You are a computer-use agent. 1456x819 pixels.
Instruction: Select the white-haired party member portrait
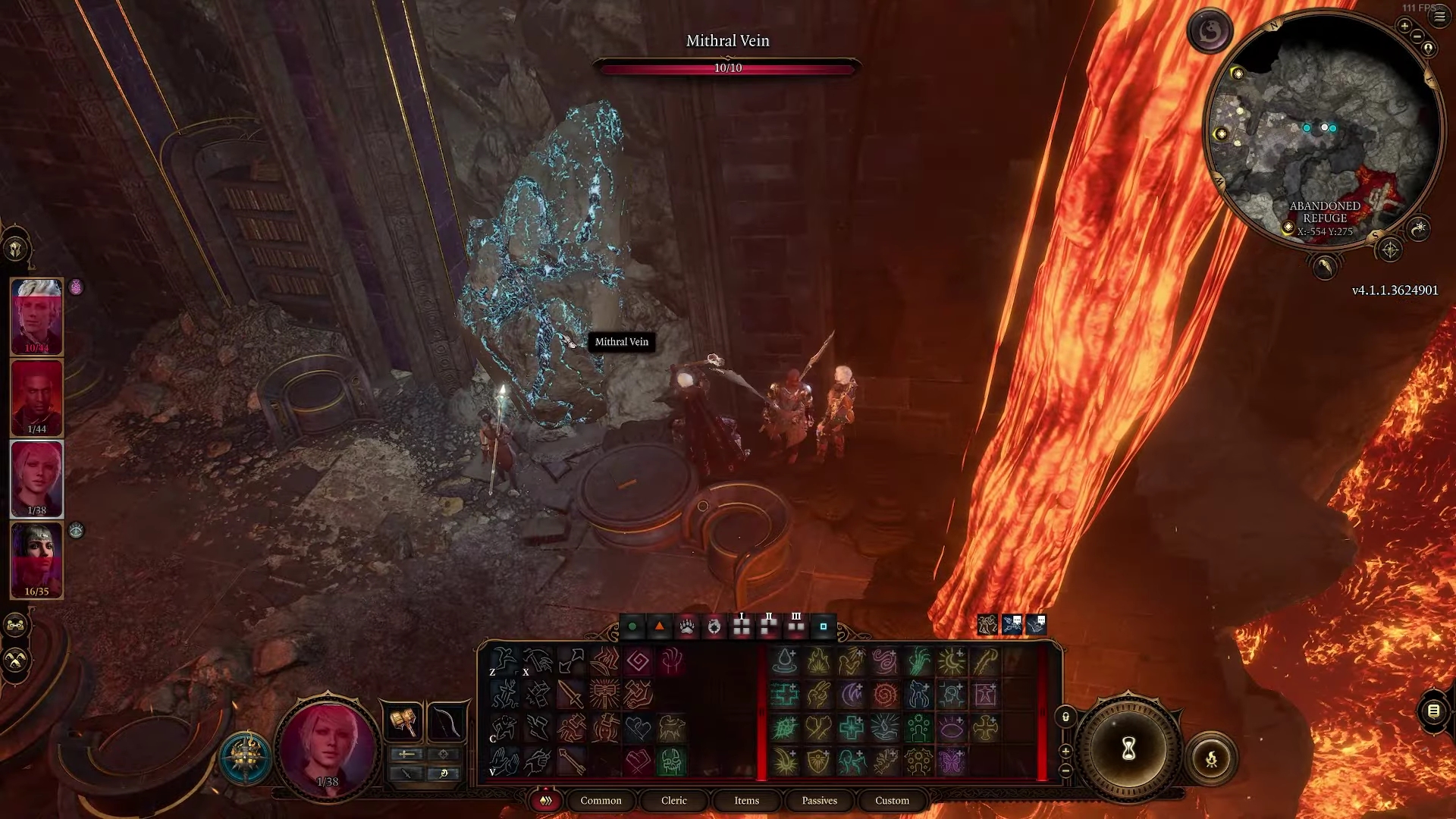pos(36,317)
